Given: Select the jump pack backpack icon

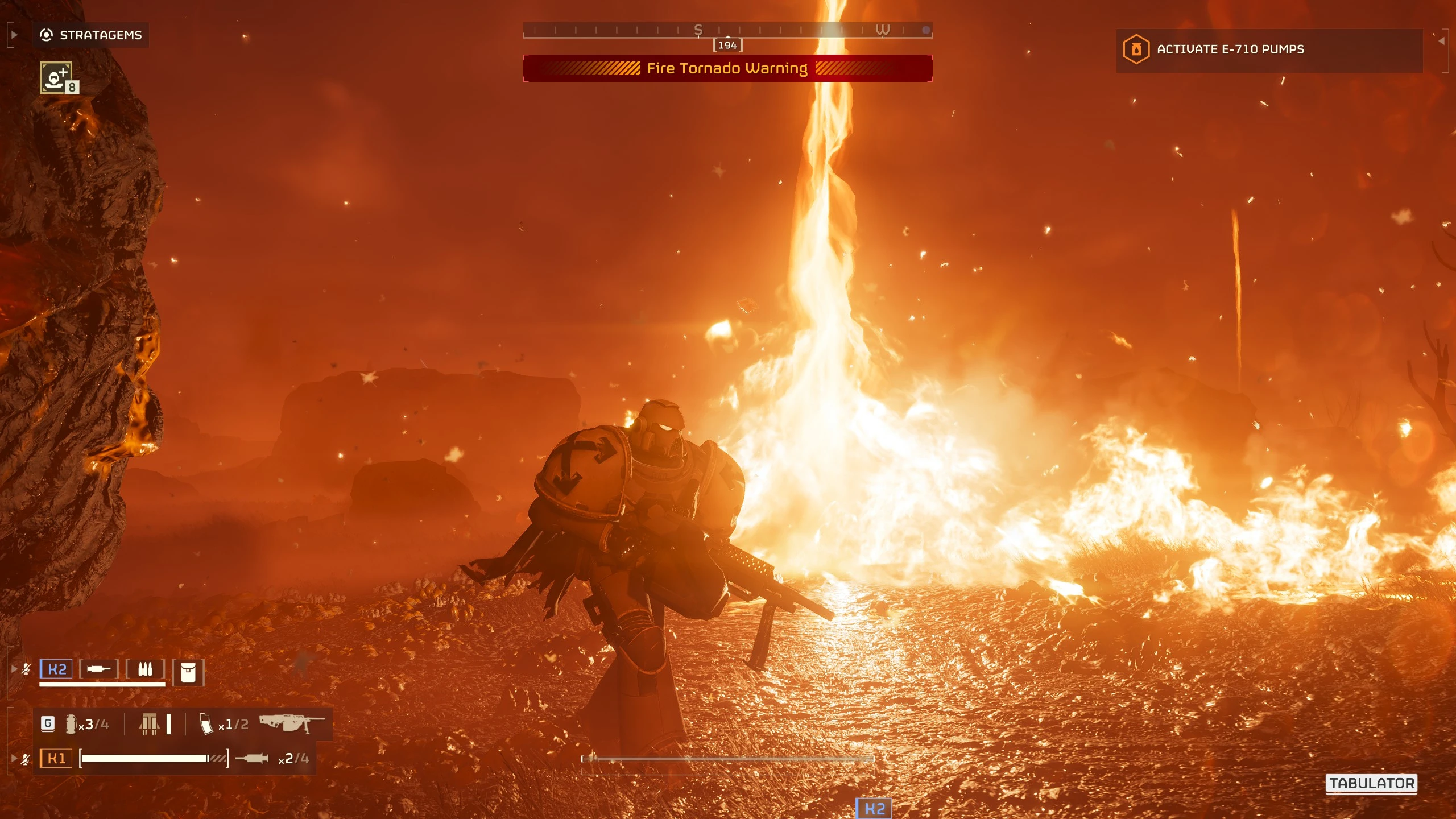Looking at the screenshot, I should [150, 724].
